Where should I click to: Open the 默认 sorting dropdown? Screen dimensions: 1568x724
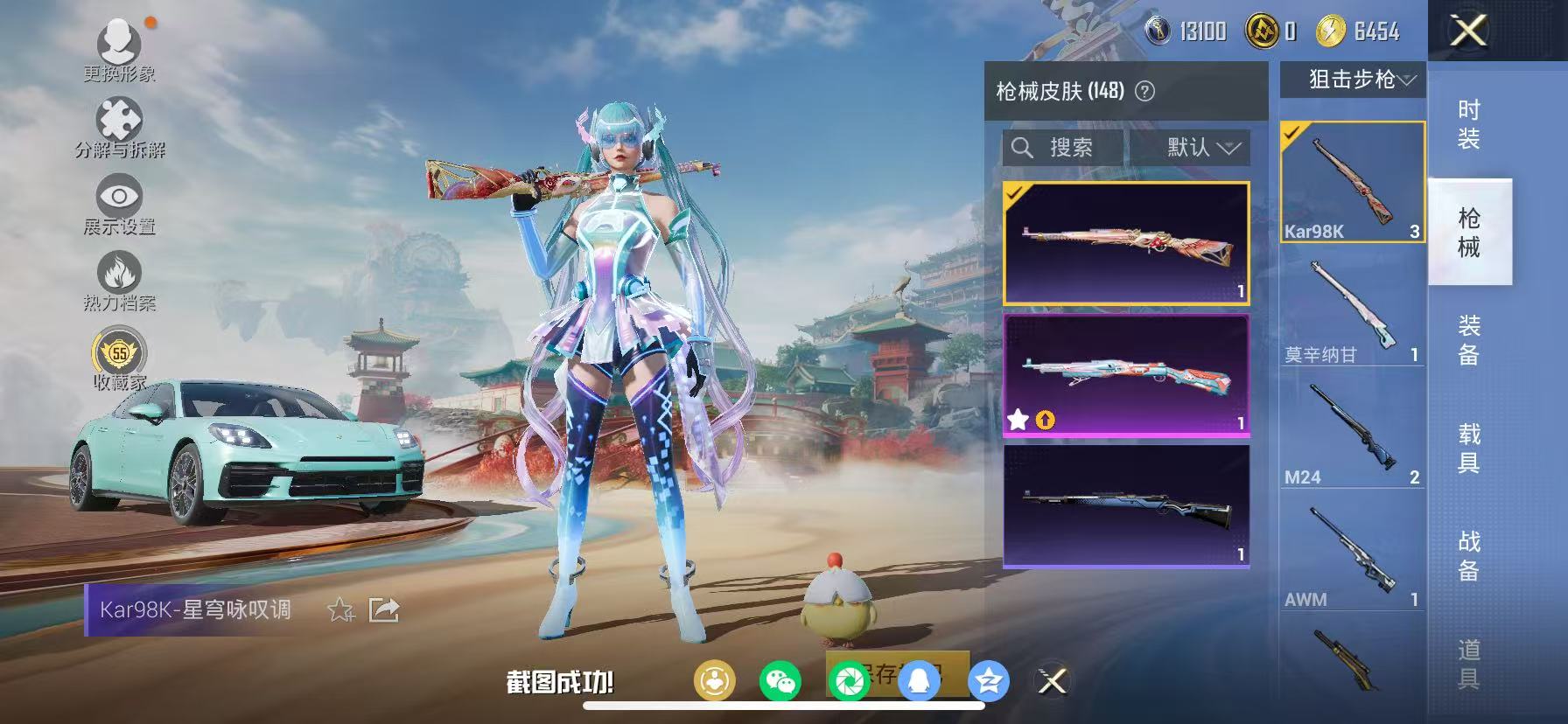click(1193, 147)
